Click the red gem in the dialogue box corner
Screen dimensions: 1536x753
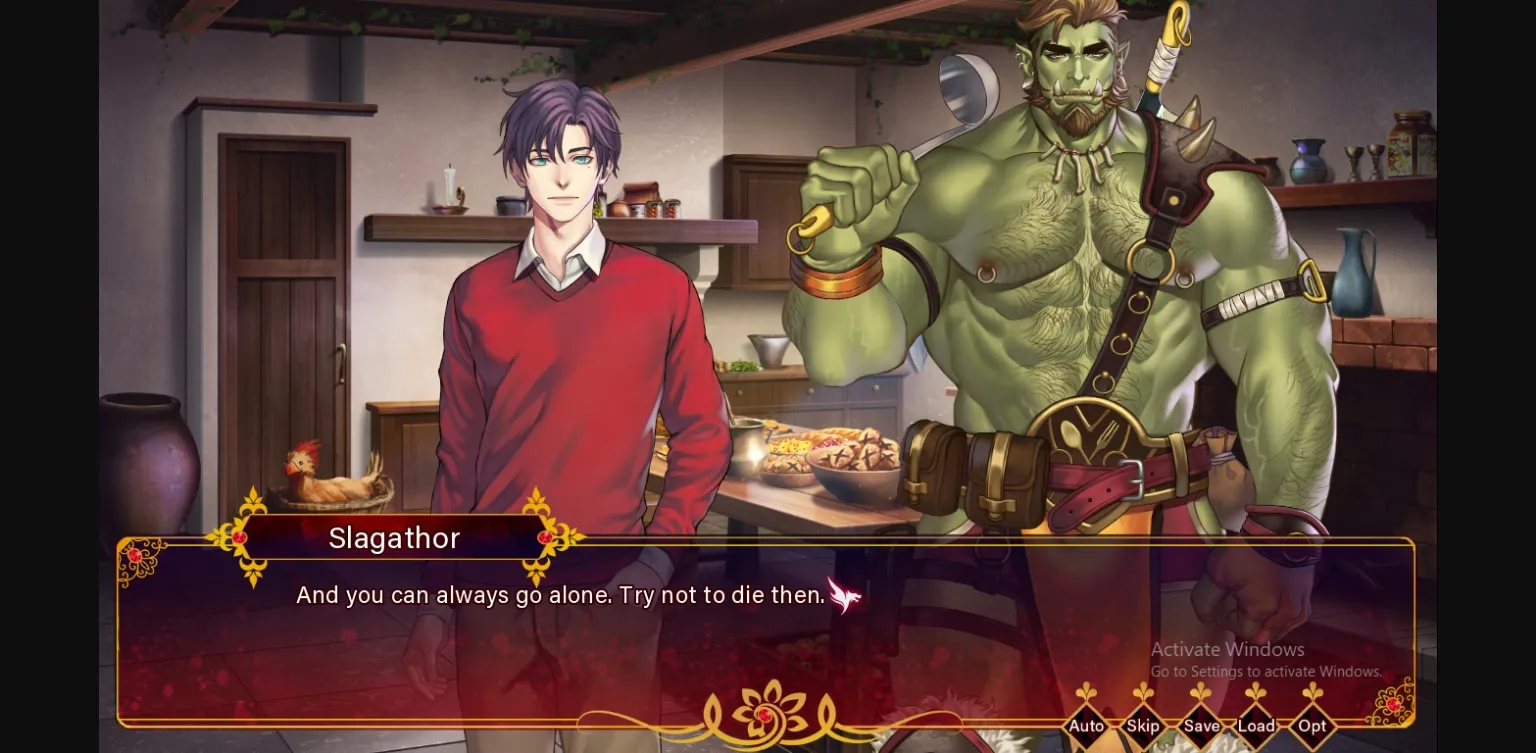(x=133, y=553)
